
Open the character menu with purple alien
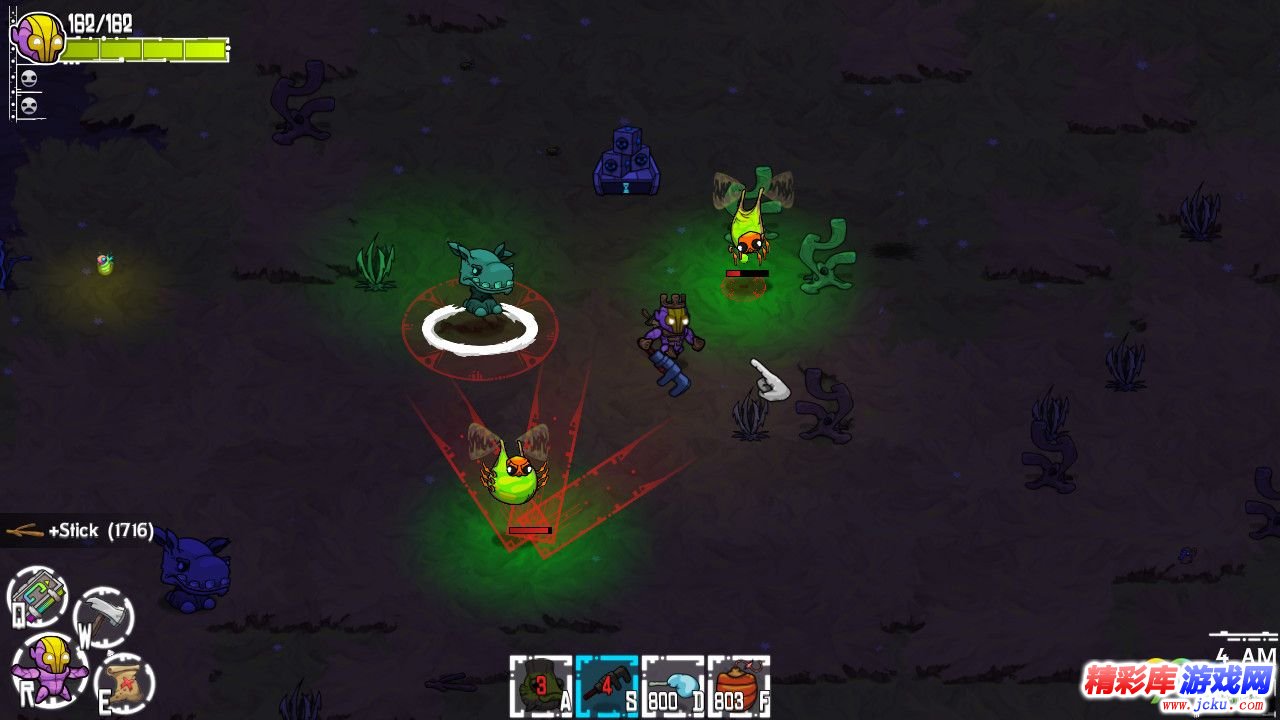(49, 667)
